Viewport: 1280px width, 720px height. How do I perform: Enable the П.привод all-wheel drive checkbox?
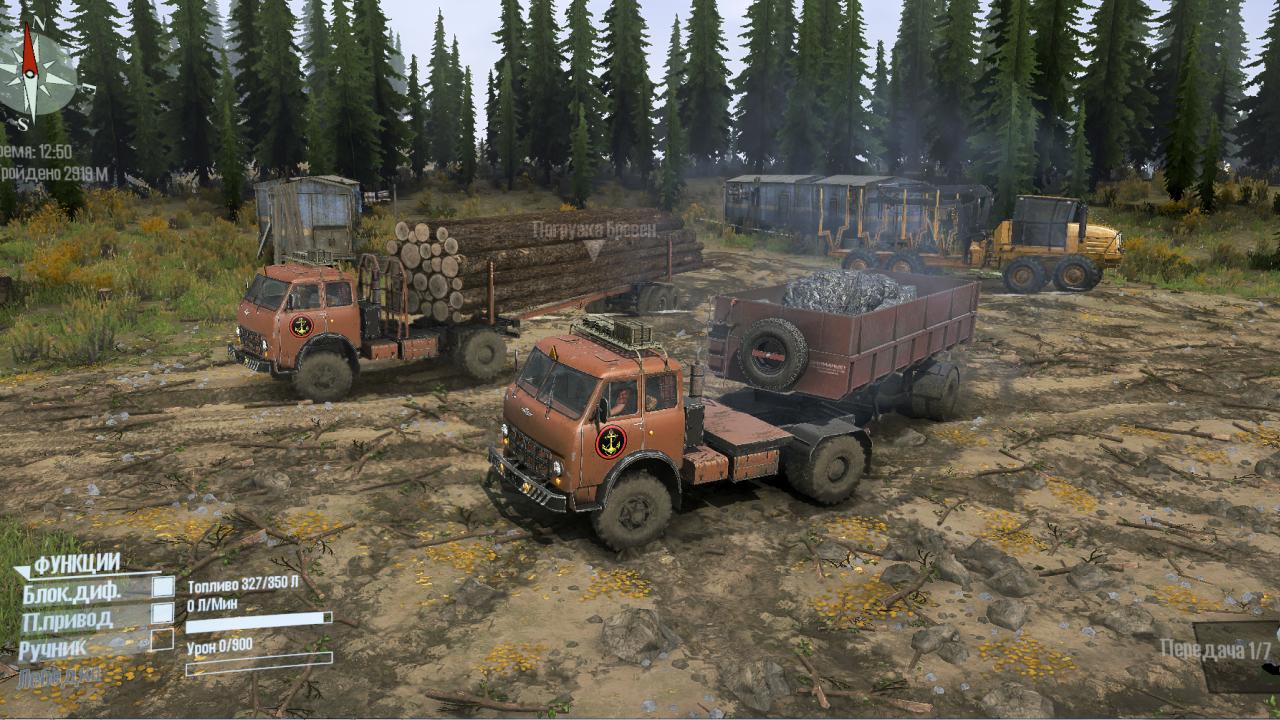tap(162, 614)
